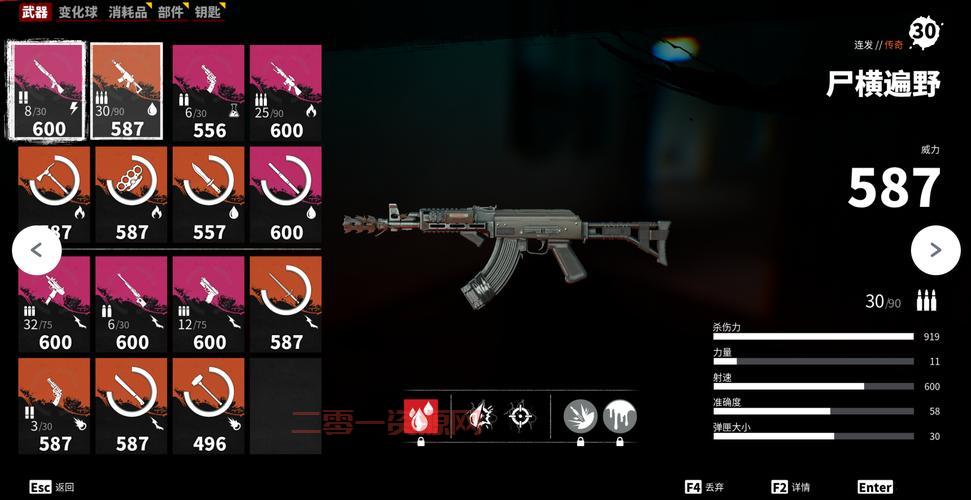The height and width of the screenshot is (500, 971).
Task: Select the 钥匙 keys tab
Action: coord(208,12)
